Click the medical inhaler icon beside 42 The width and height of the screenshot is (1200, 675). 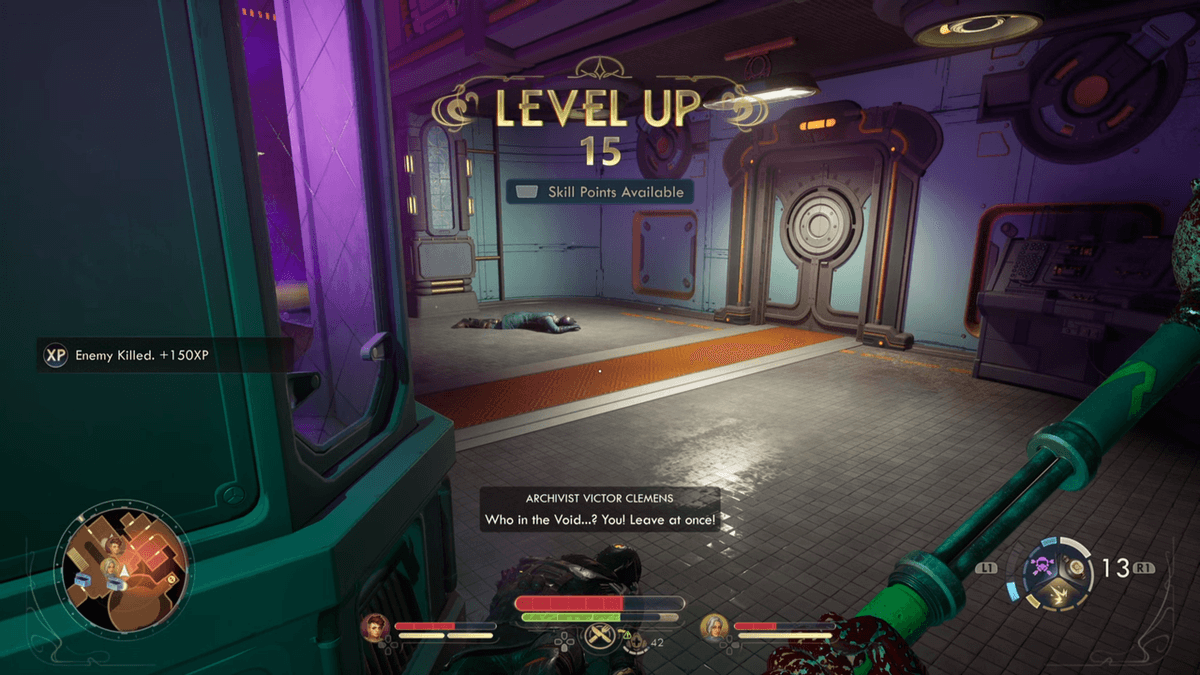(x=636, y=642)
